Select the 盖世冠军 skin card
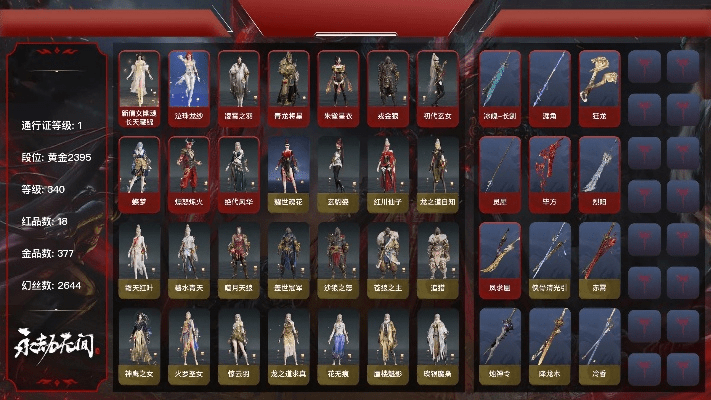This screenshot has height=400, width=711. point(288,258)
